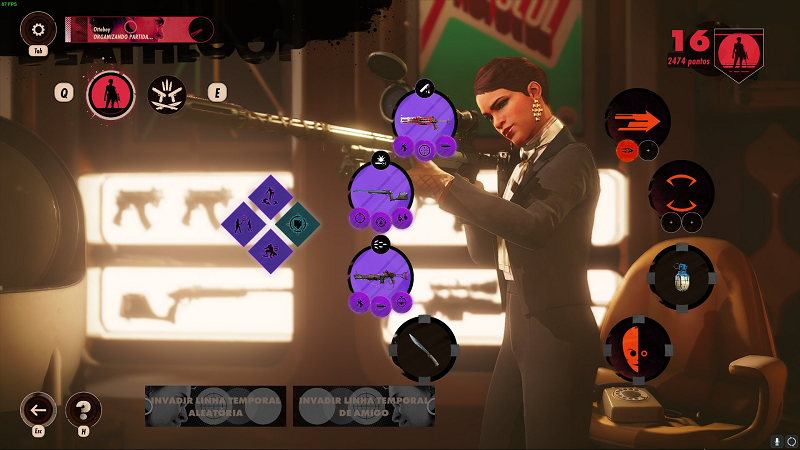800x450 pixels.
Task: Go back with the arrow button
Action: pyautogui.click(x=39, y=409)
